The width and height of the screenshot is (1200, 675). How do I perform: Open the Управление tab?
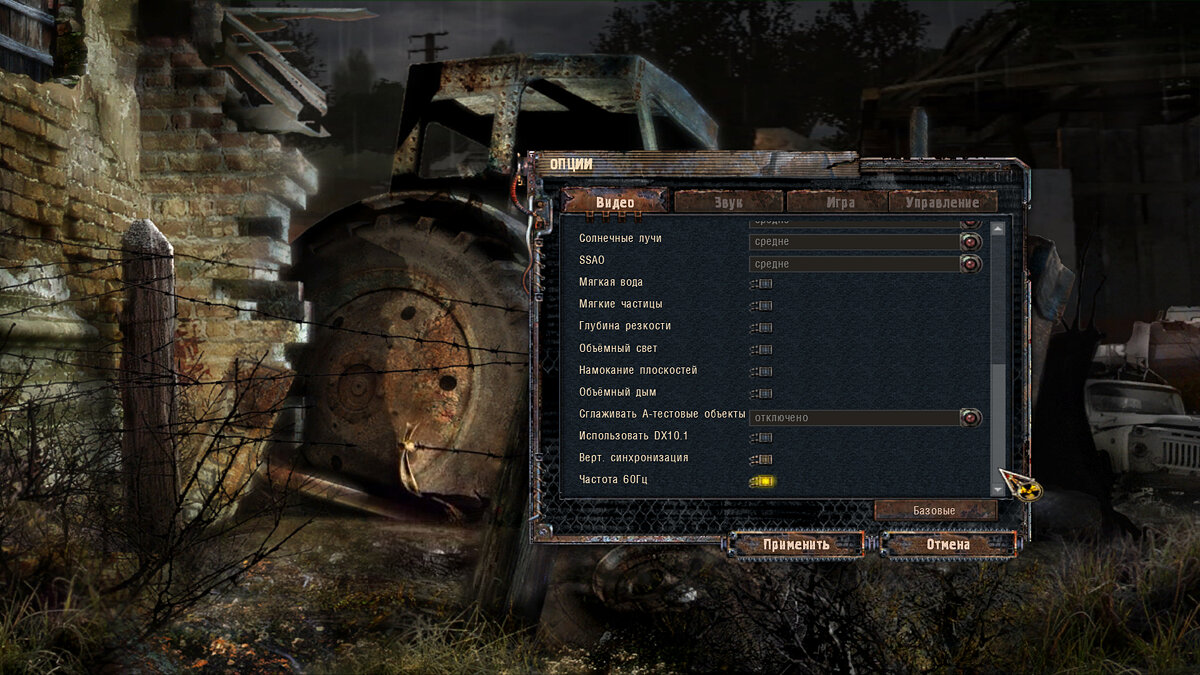click(942, 202)
